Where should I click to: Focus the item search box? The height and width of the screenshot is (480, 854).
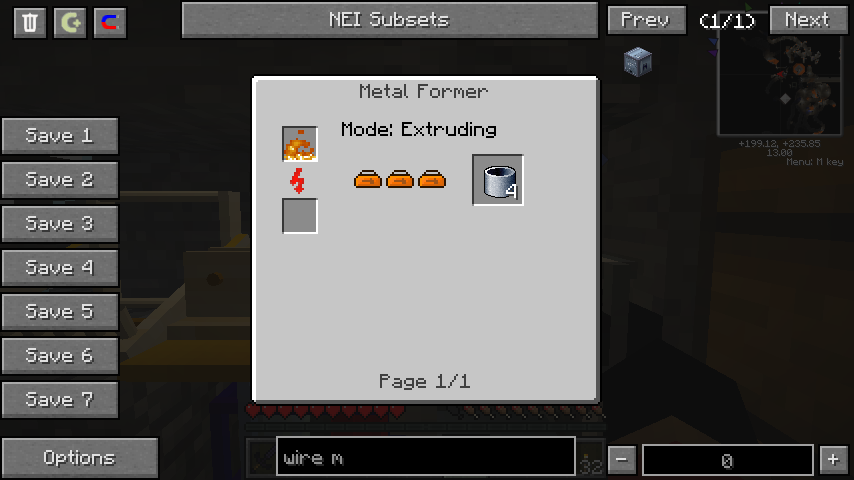[x=425, y=458]
